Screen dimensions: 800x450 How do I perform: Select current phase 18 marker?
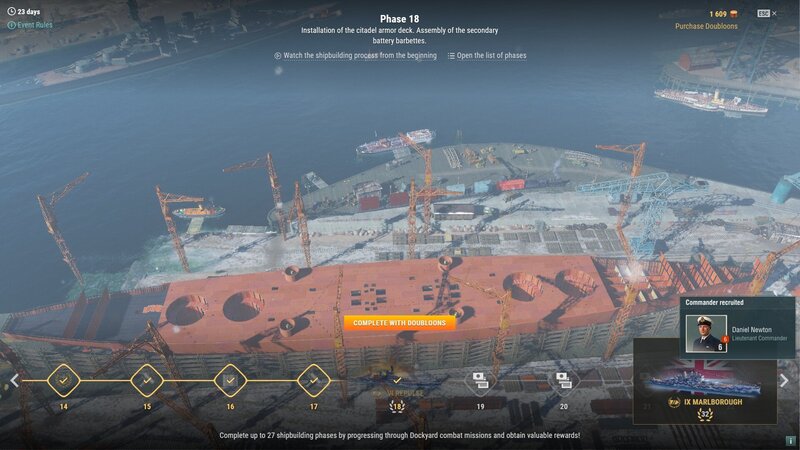point(397,381)
